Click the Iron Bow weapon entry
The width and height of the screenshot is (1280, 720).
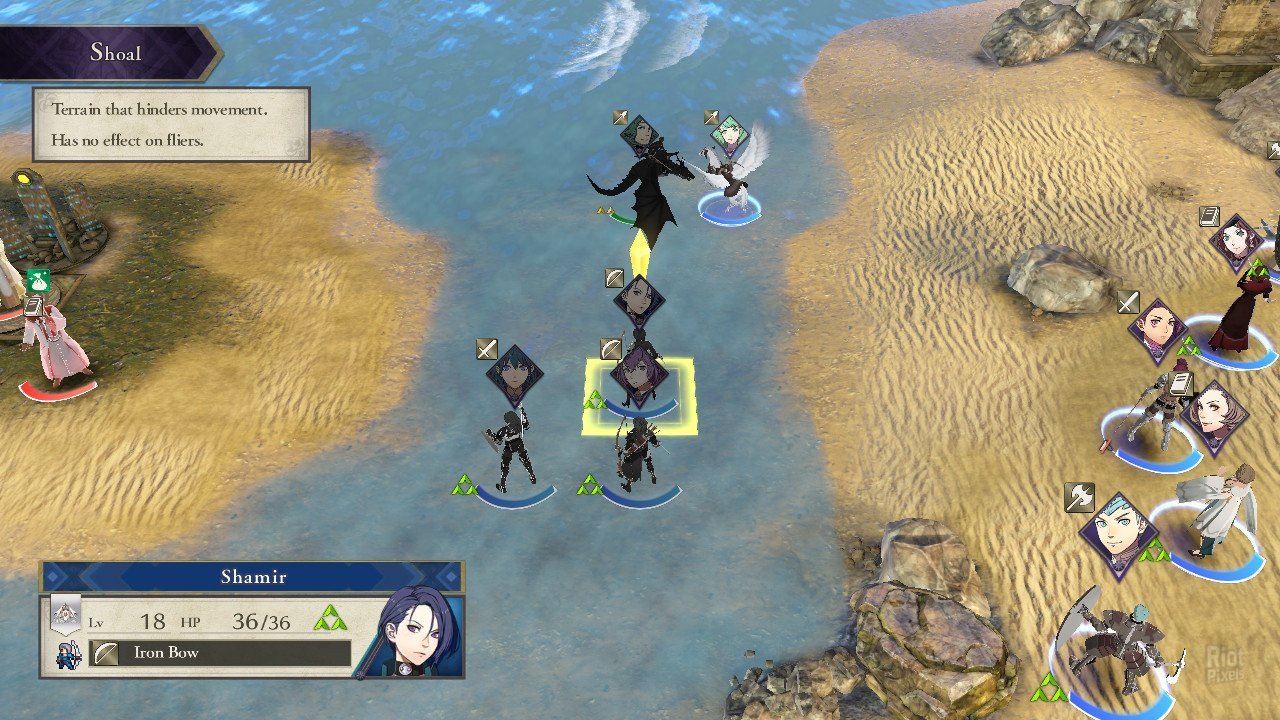(221, 653)
